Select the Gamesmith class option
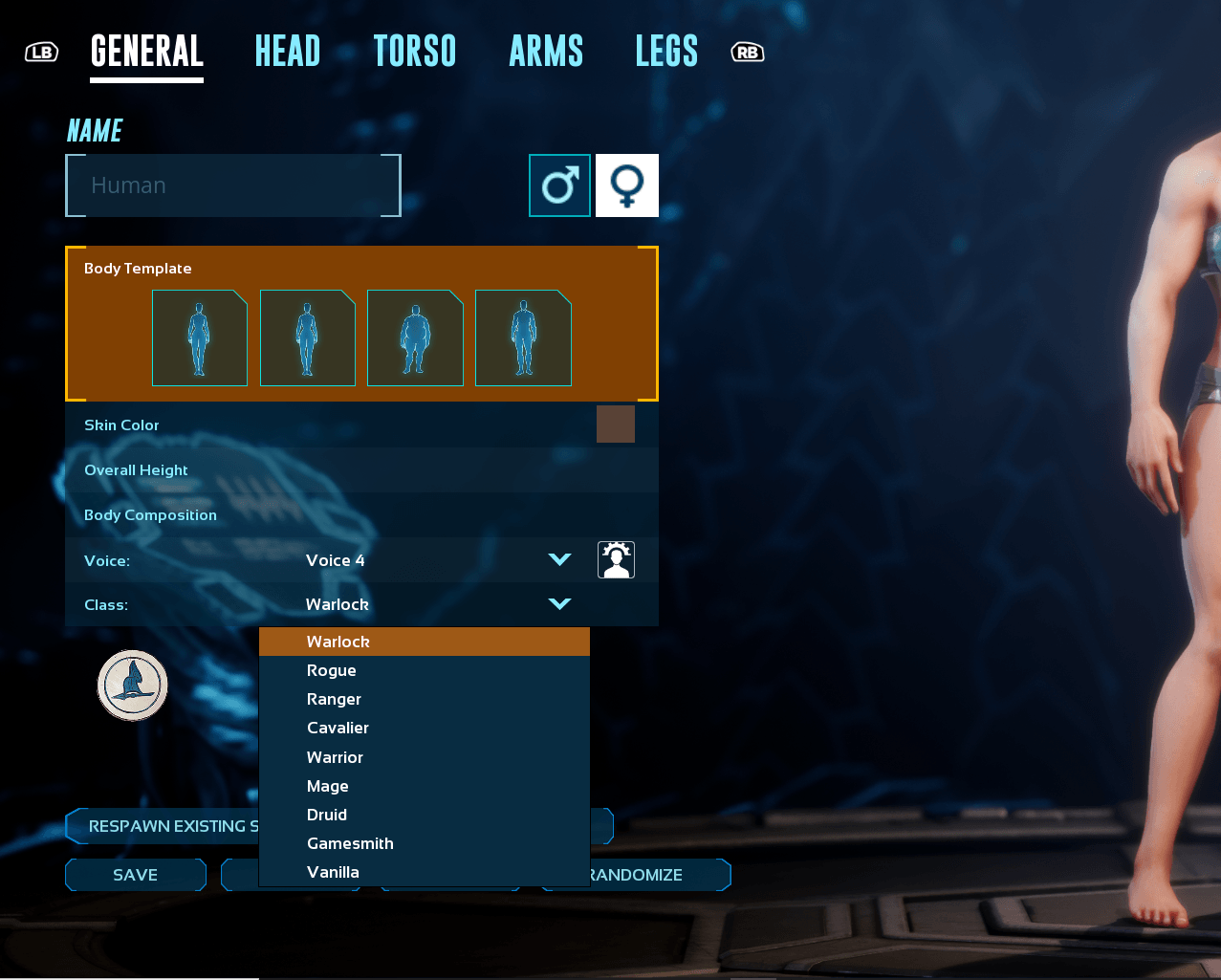Screen dimensions: 1221x980 click(x=350, y=844)
